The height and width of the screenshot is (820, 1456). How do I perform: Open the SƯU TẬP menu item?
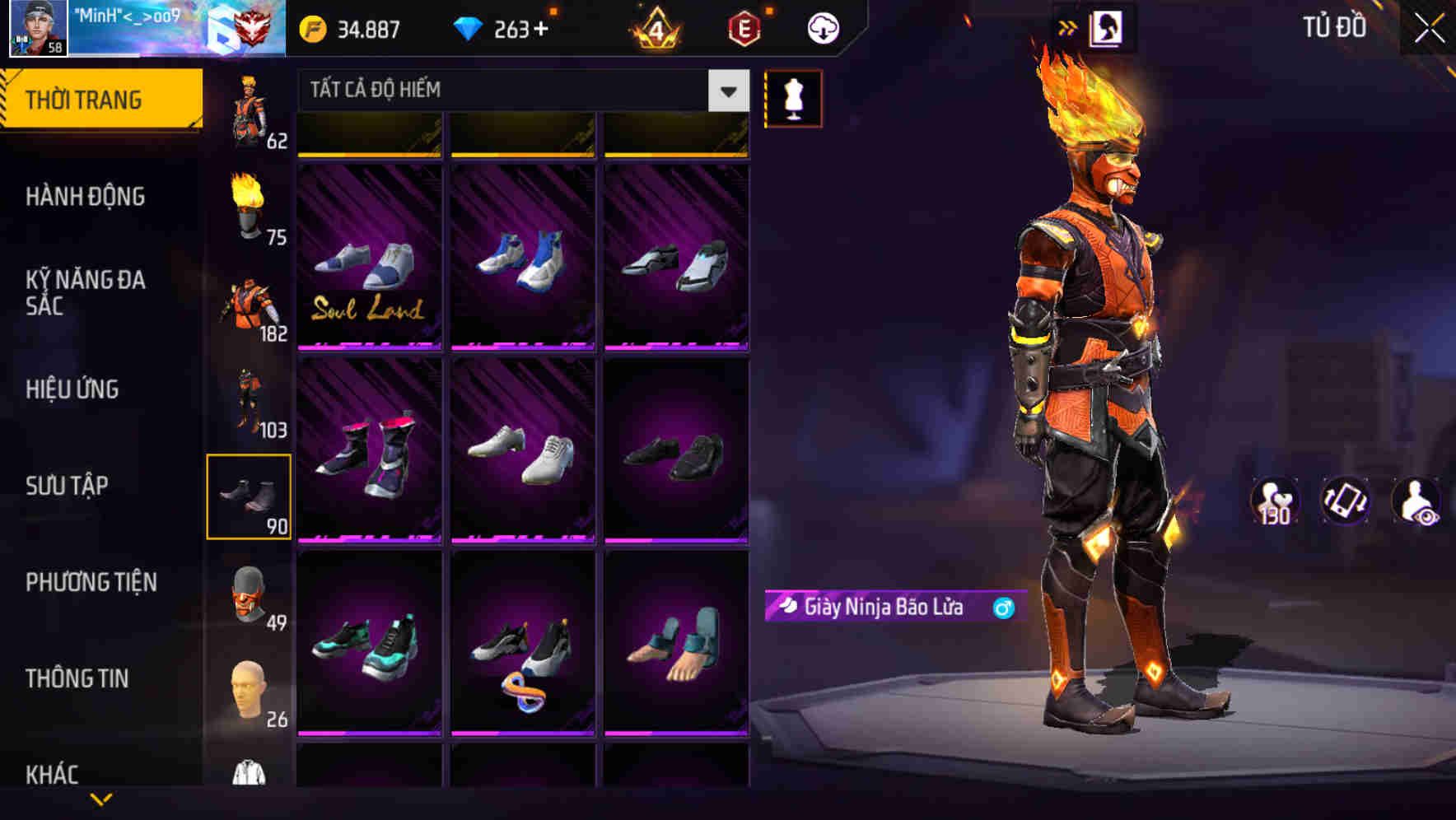click(66, 487)
